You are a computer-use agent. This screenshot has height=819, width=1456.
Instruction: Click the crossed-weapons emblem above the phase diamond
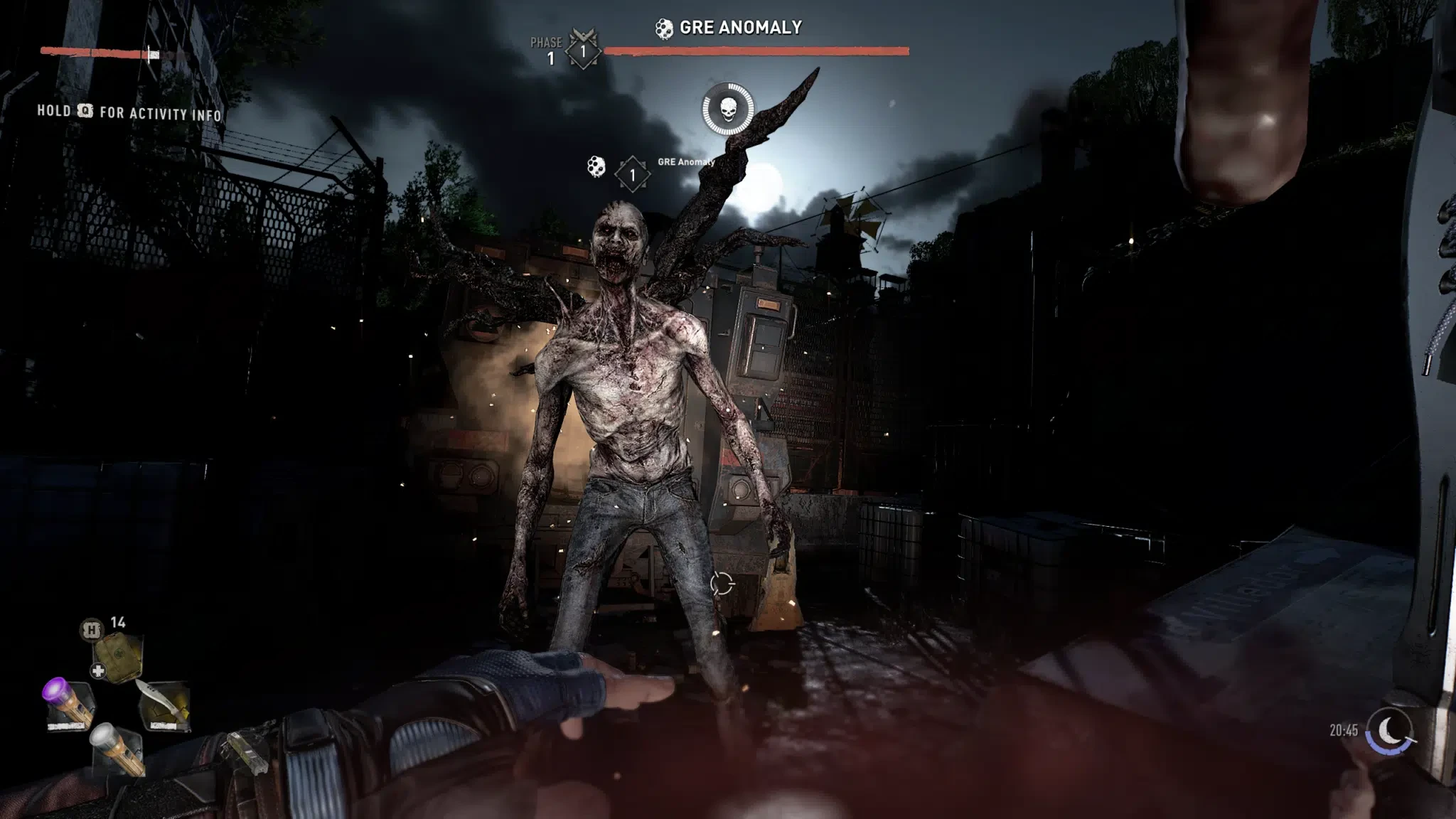[585, 35]
